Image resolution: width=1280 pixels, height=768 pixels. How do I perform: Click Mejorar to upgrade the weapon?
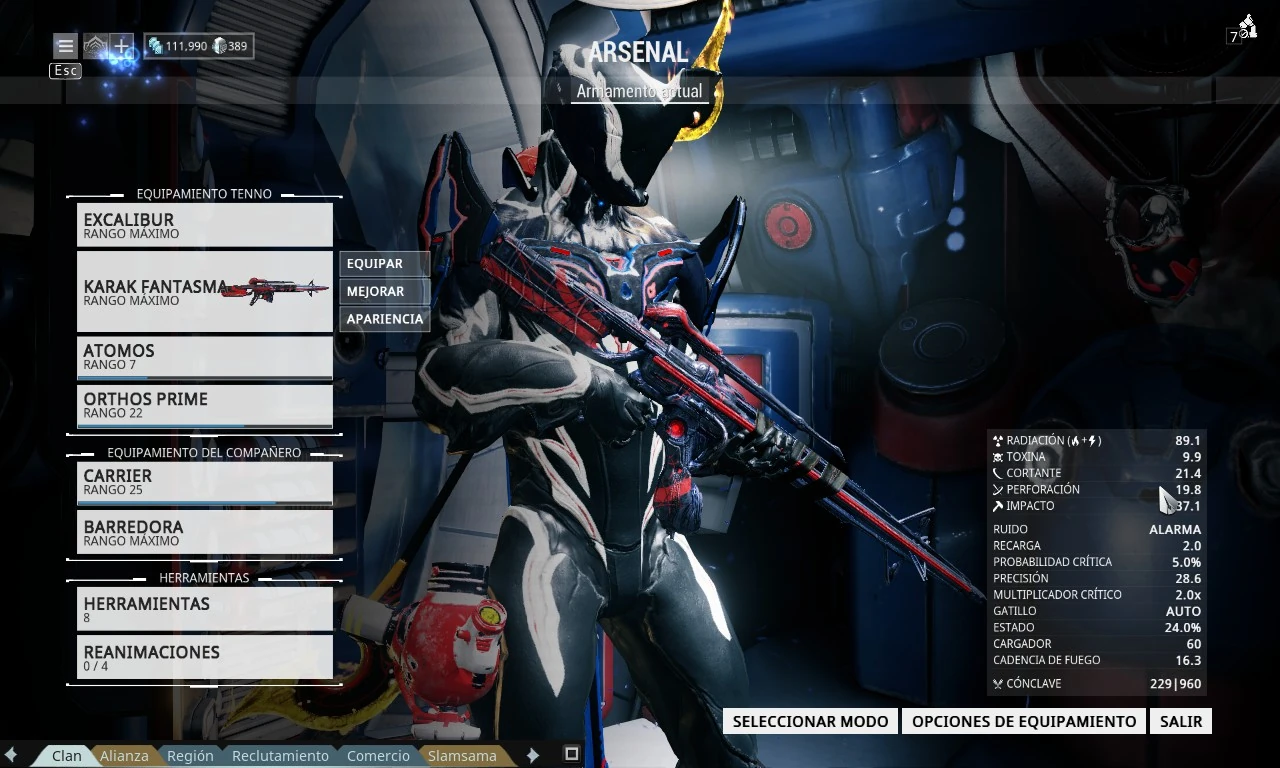(x=384, y=292)
